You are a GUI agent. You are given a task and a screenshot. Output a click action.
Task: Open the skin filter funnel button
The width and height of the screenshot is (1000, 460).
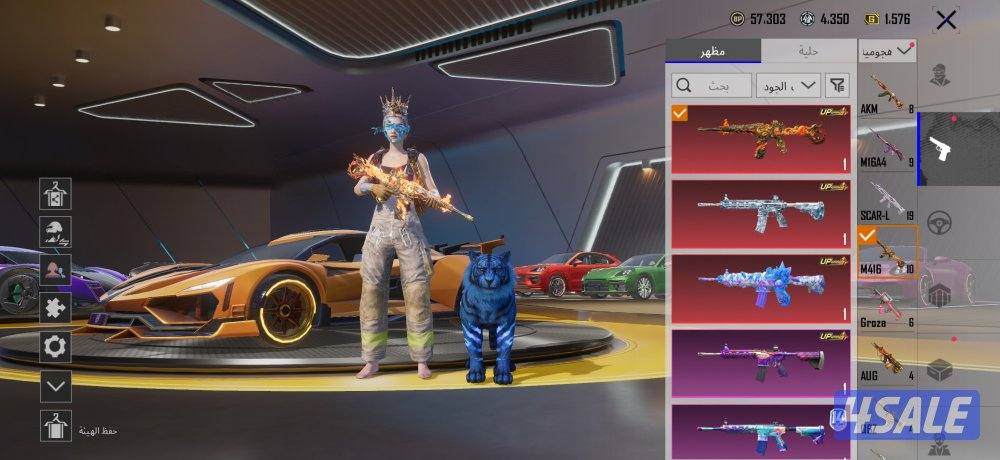[x=838, y=86]
